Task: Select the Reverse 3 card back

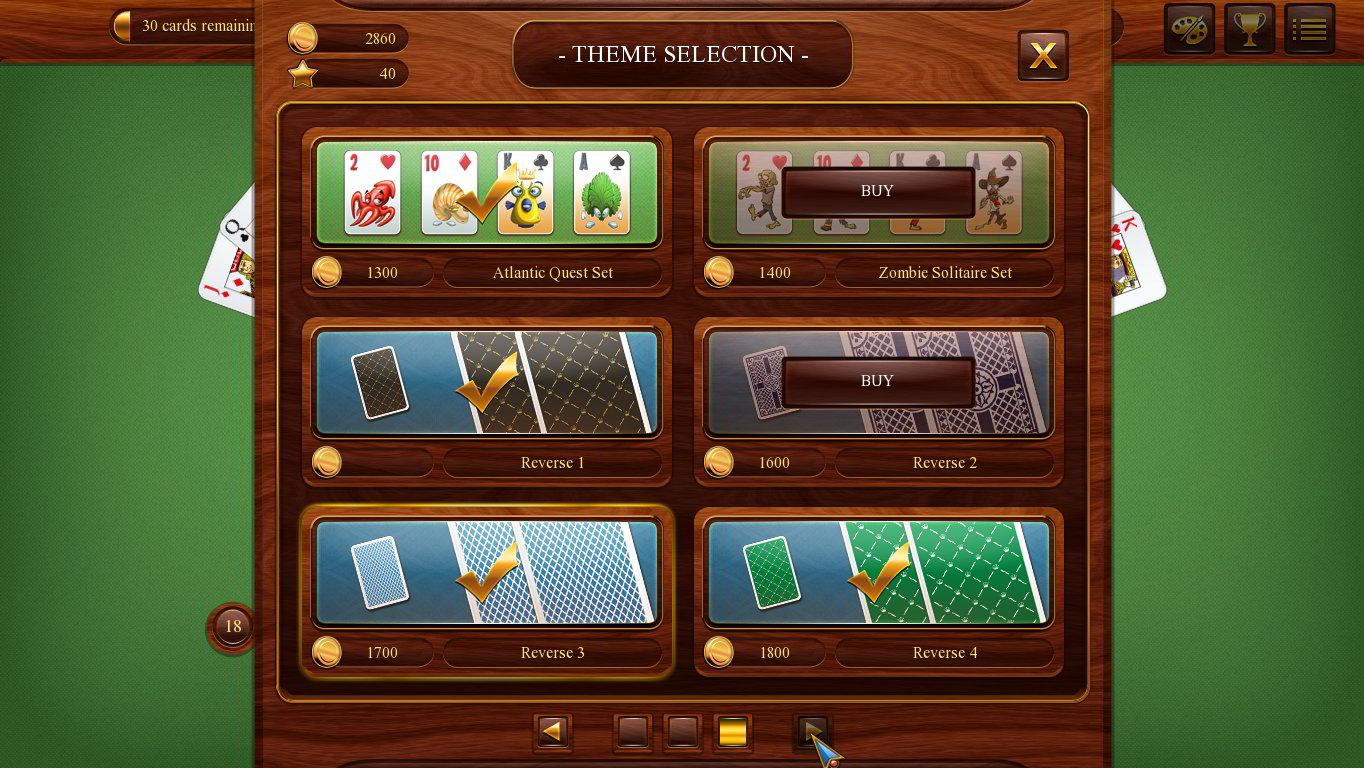Action: tap(487, 572)
